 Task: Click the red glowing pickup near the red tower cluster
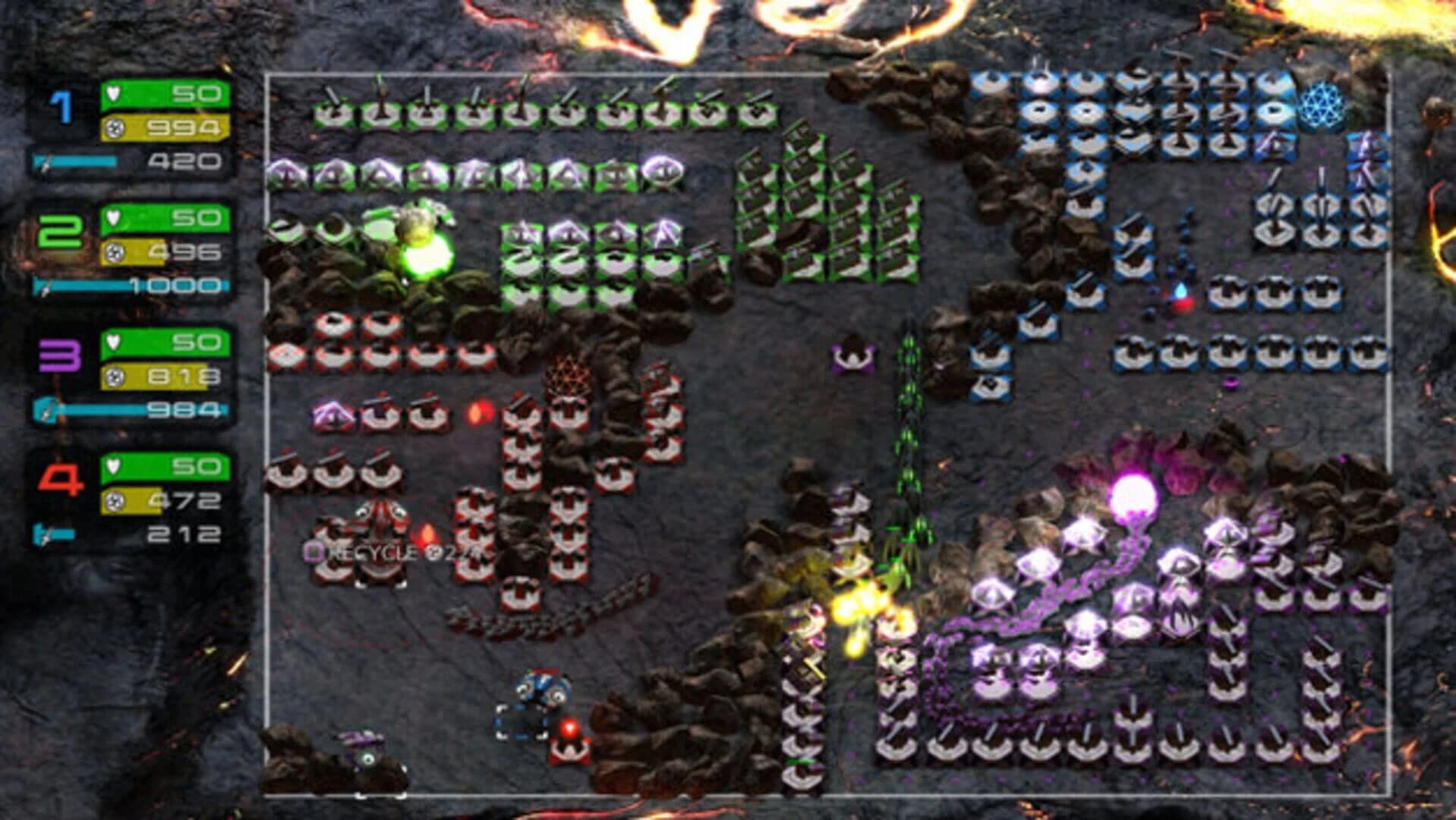tap(477, 412)
